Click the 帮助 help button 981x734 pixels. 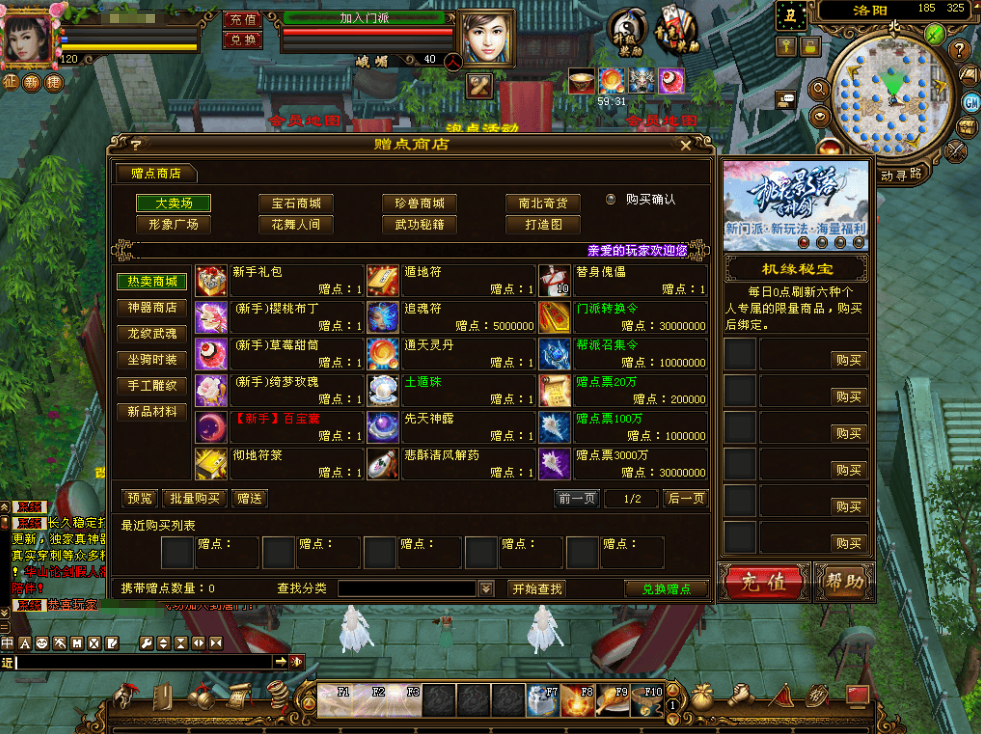843,581
